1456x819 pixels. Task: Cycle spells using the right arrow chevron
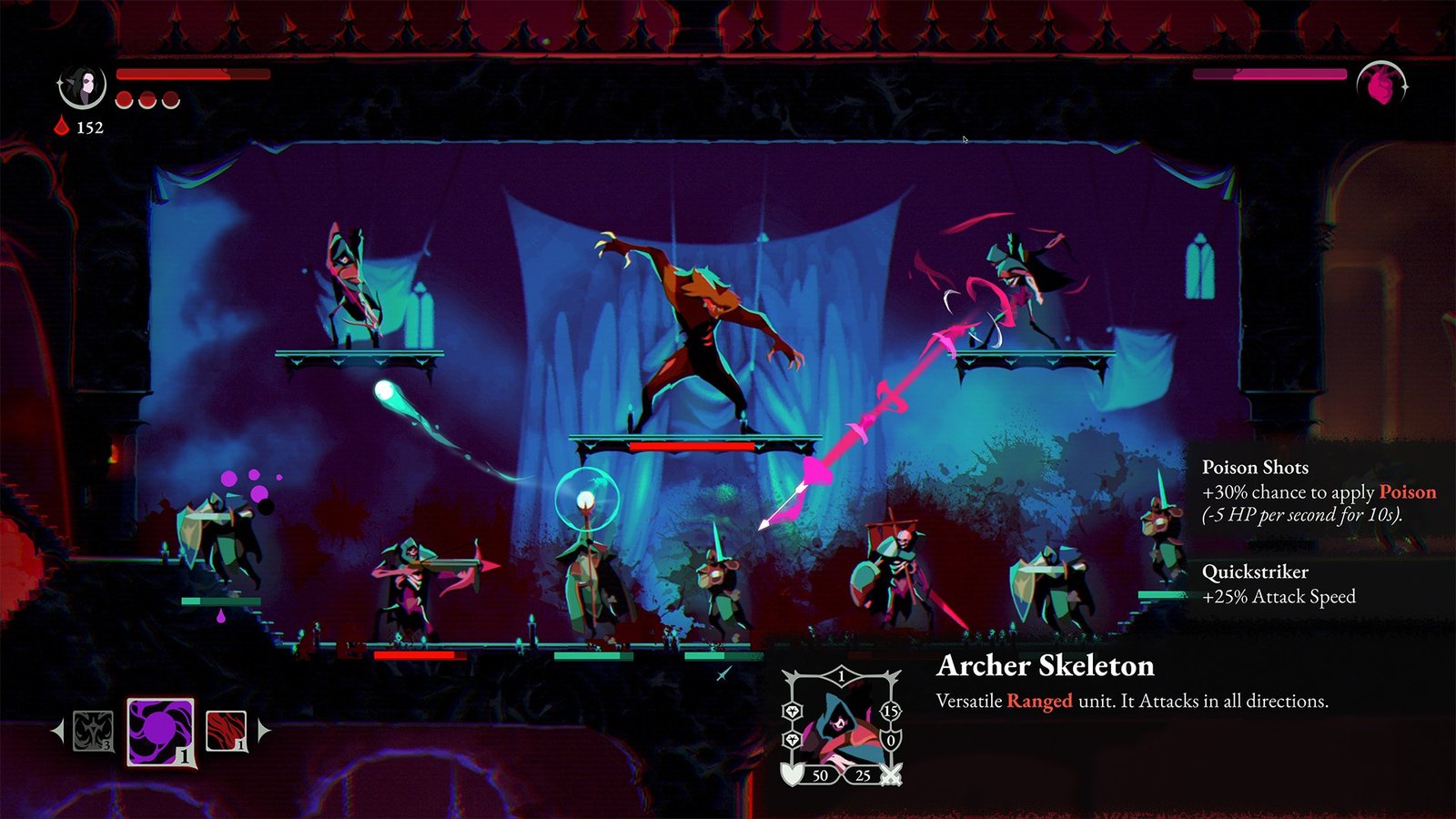pyautogui.click(x=263, y=730)
